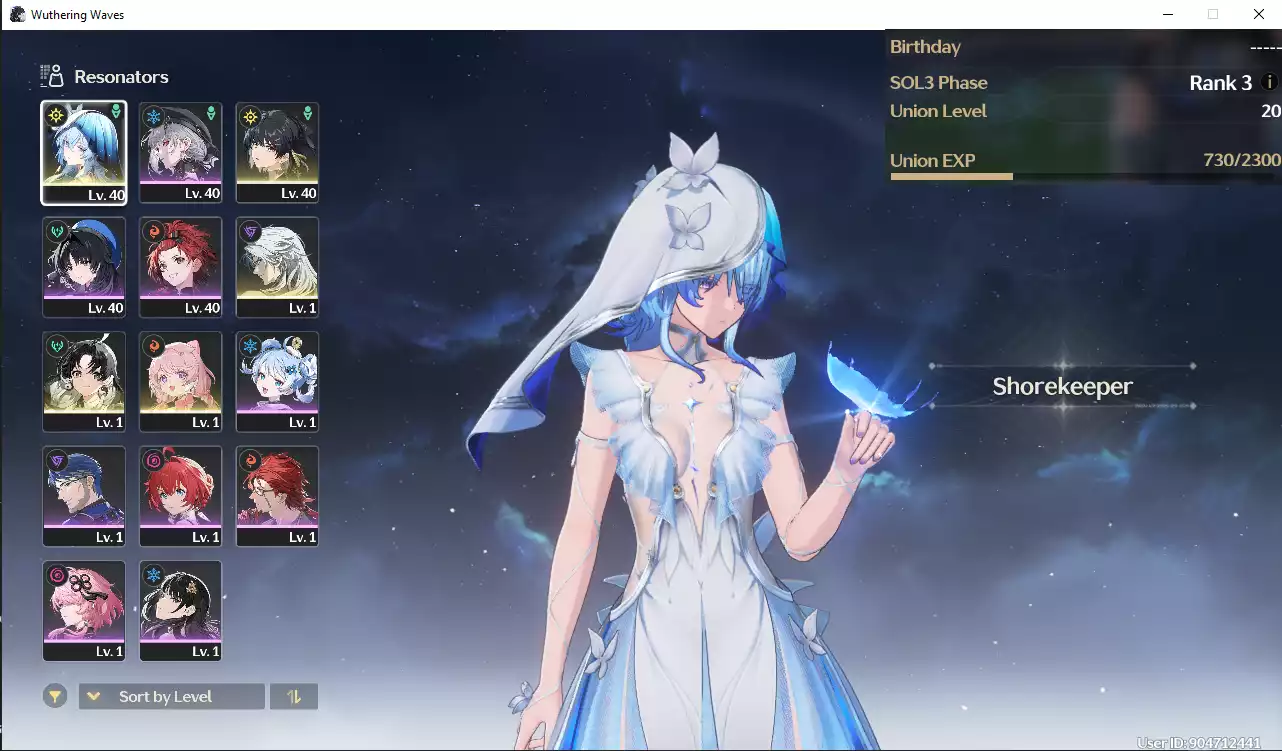Select Mortefi, the resonator wearing glasses

pos(277,496)
